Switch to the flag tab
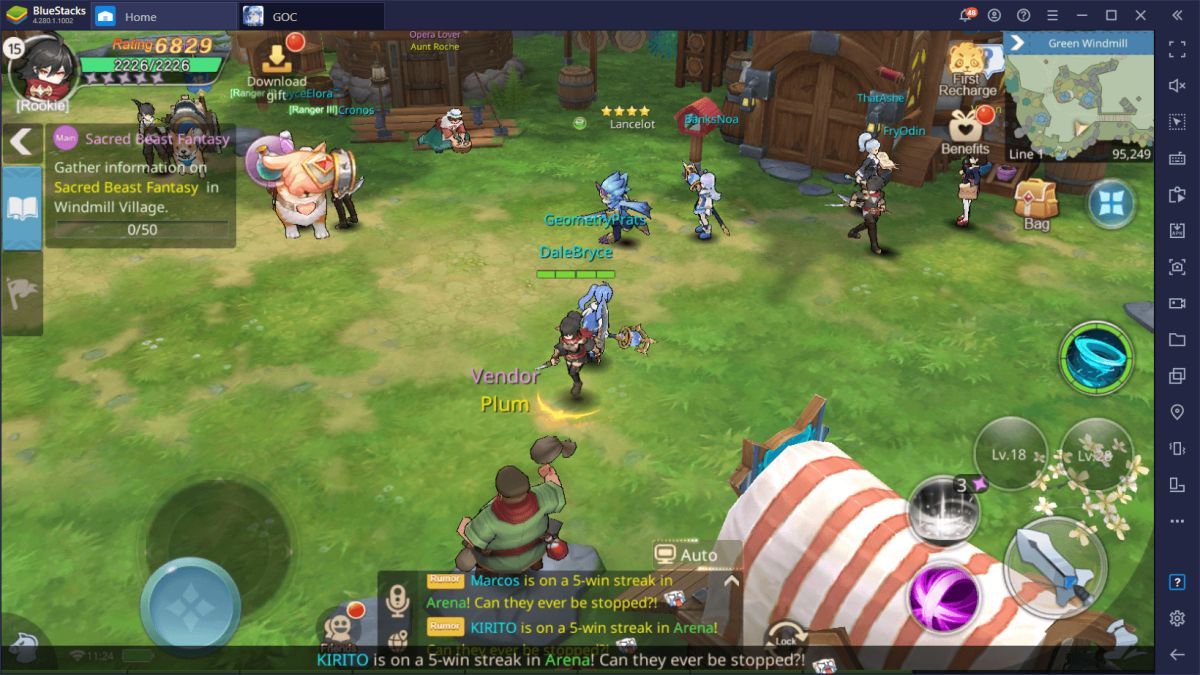Image resolution: width=1200 pixels, height=675 pixels. click(21, 291)
